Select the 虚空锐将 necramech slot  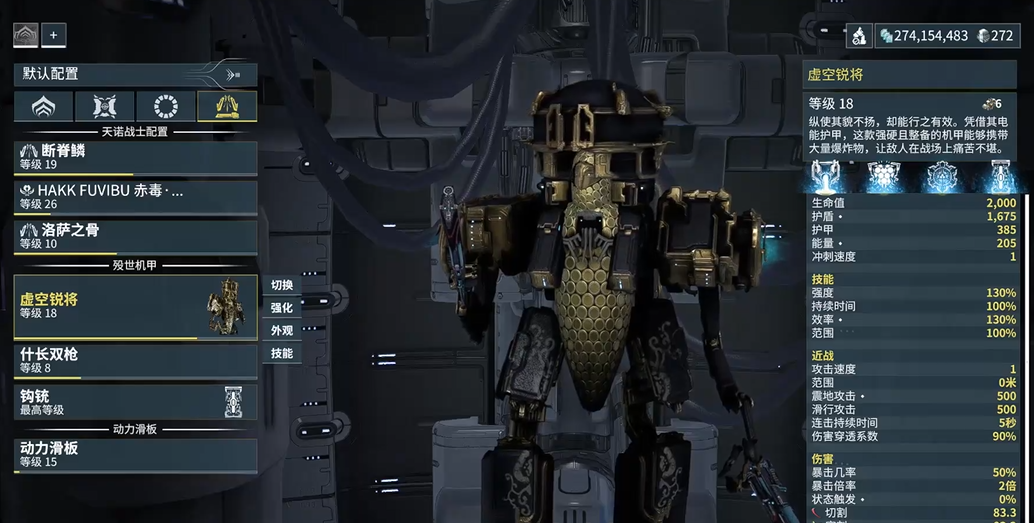coord(135,305)
